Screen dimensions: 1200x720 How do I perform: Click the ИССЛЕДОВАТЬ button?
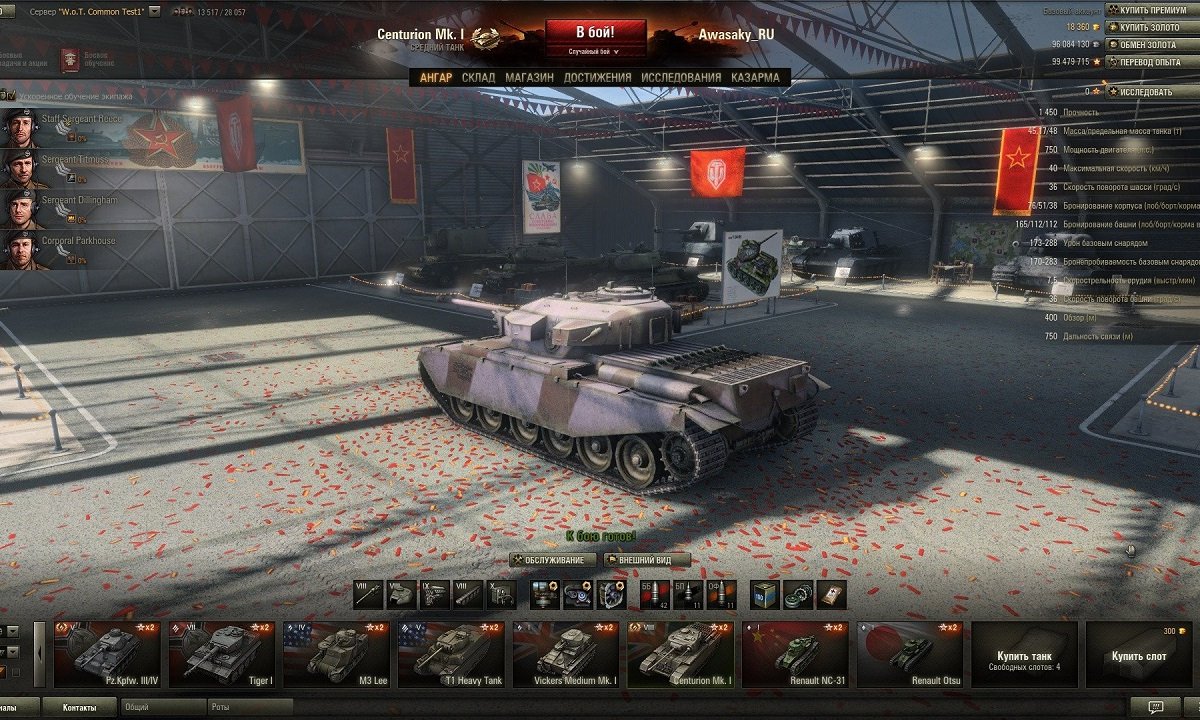[x=1145, y=92]
